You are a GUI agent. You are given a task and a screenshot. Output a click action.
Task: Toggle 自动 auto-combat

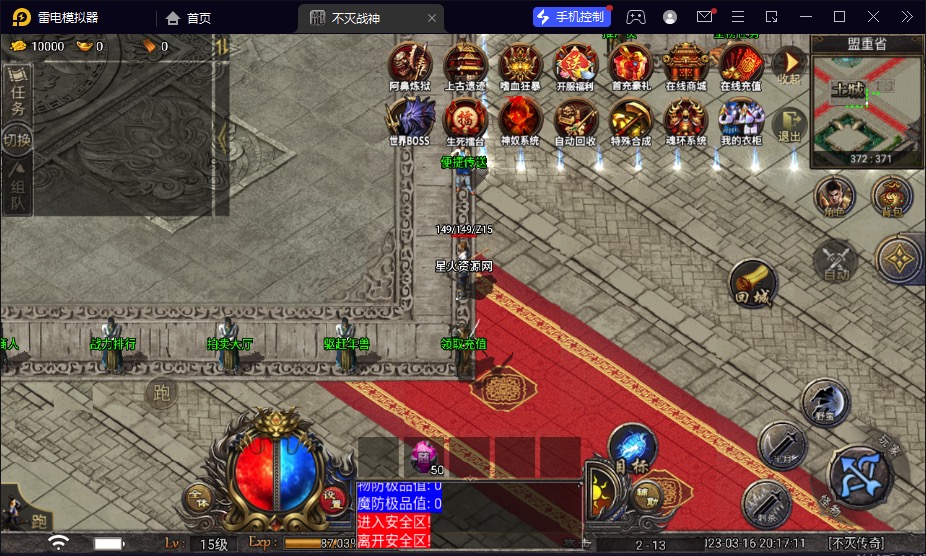[x=835, y=262]
